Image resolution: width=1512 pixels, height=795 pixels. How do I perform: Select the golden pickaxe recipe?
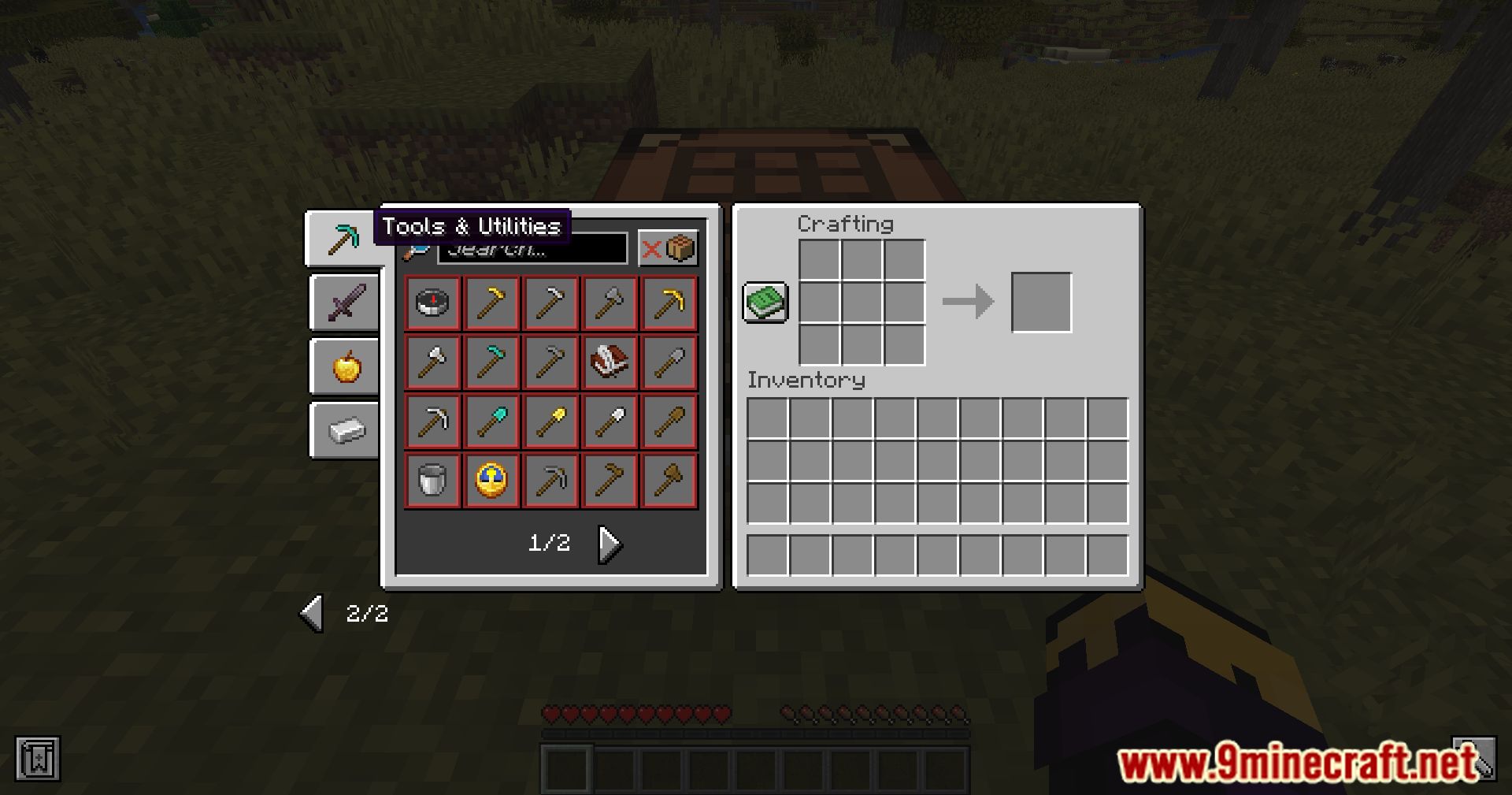coord(669,303)
